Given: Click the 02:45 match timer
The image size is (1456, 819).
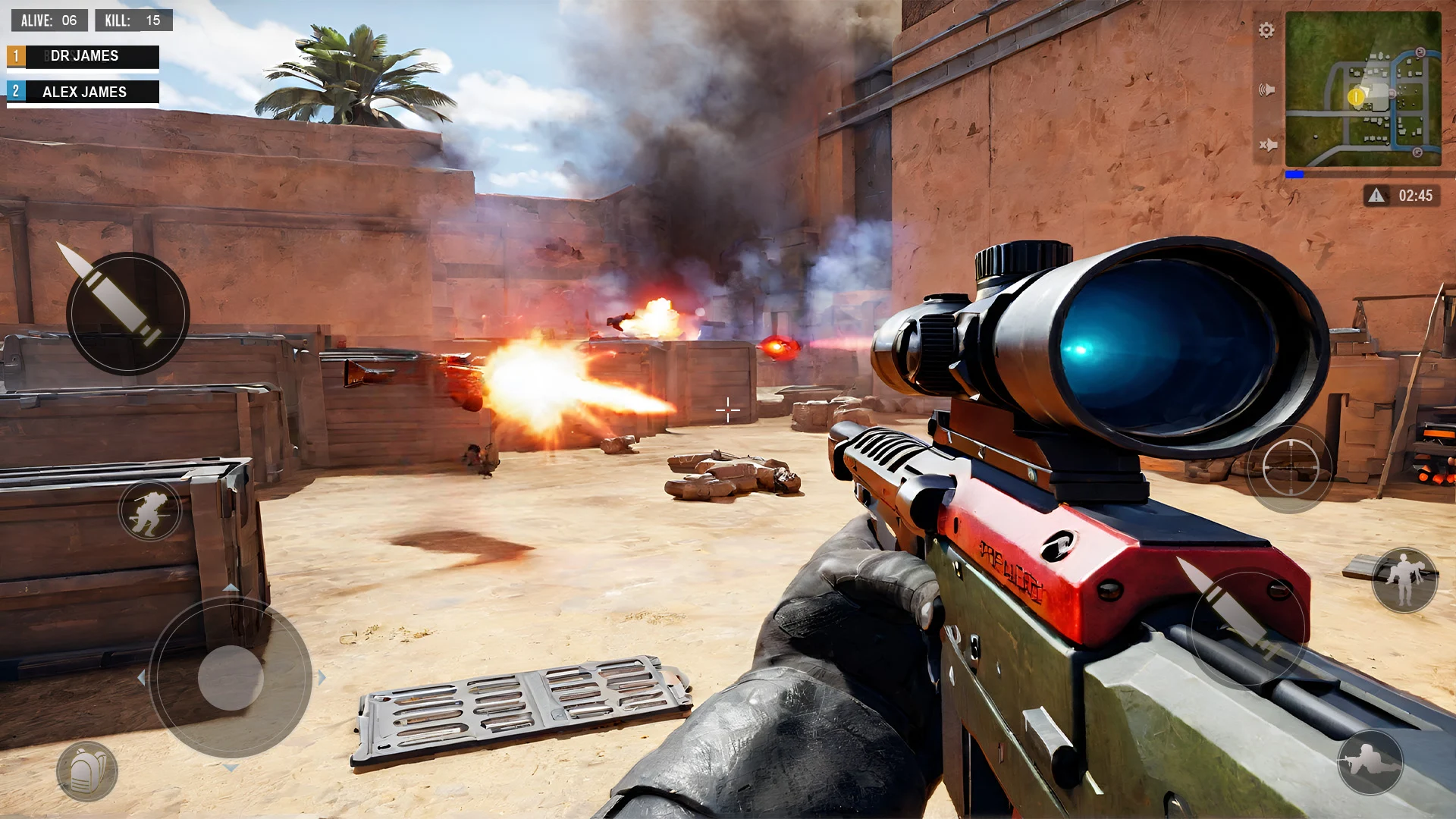Looking at the screenshot, I should point(1417,196).
